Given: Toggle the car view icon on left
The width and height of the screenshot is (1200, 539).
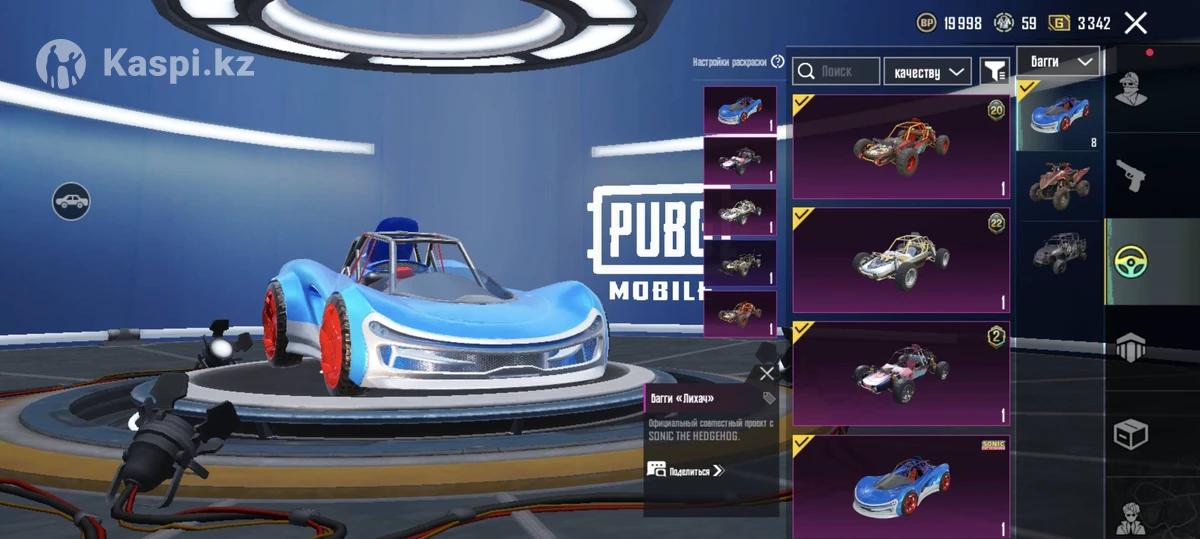Looking at the screenshot, I should (x=71, y=202).
